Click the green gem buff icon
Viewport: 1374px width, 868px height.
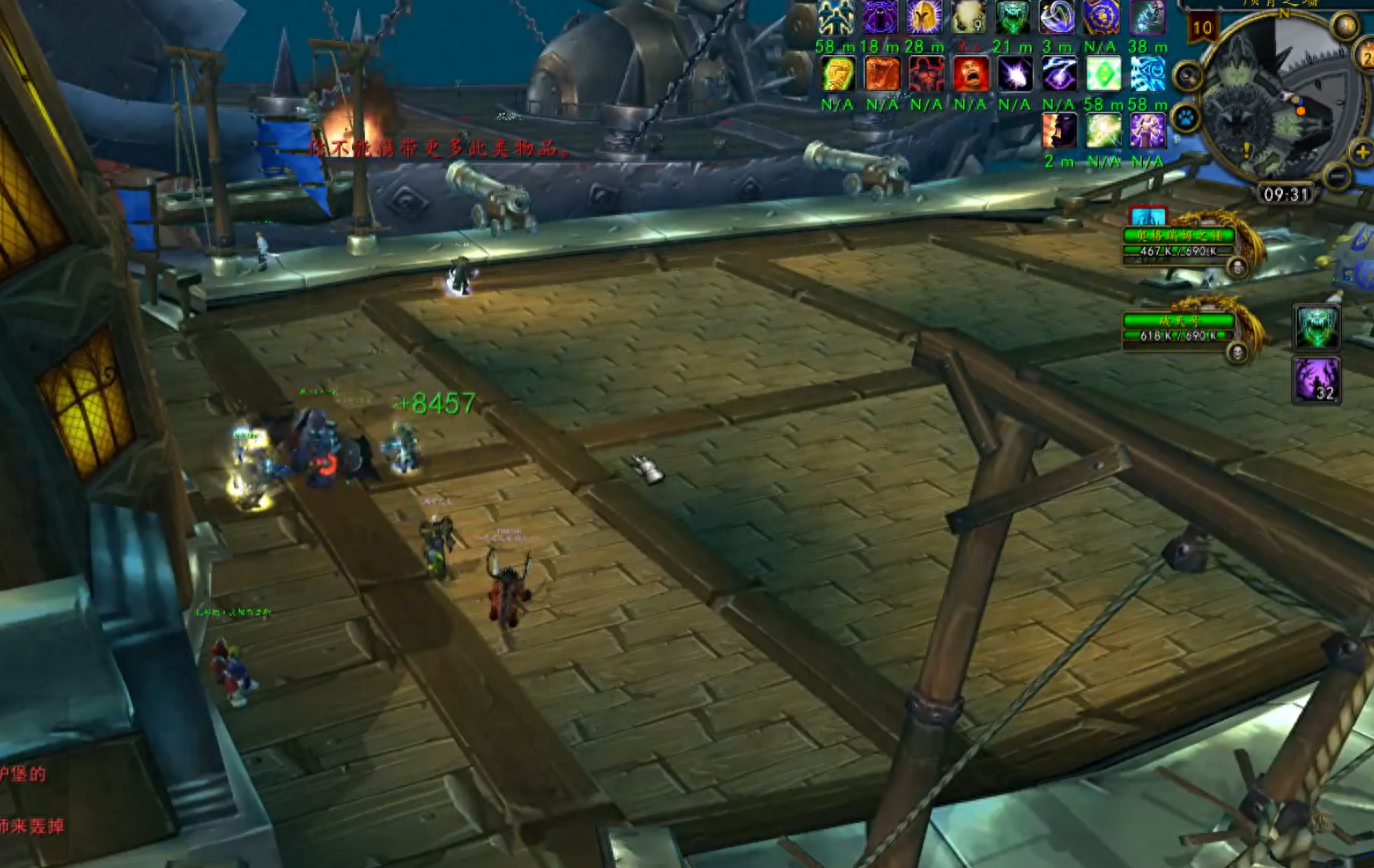1104,73
